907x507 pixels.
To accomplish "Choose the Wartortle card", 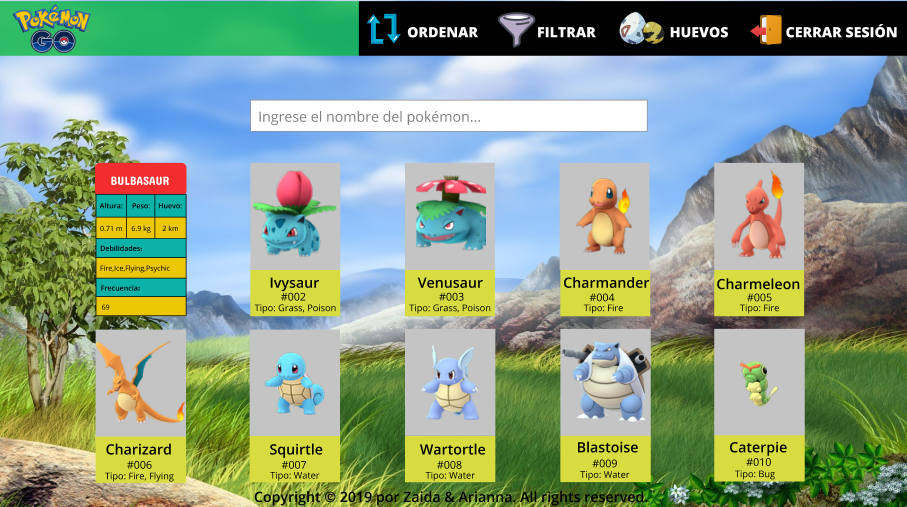I will tap(449, 406).
